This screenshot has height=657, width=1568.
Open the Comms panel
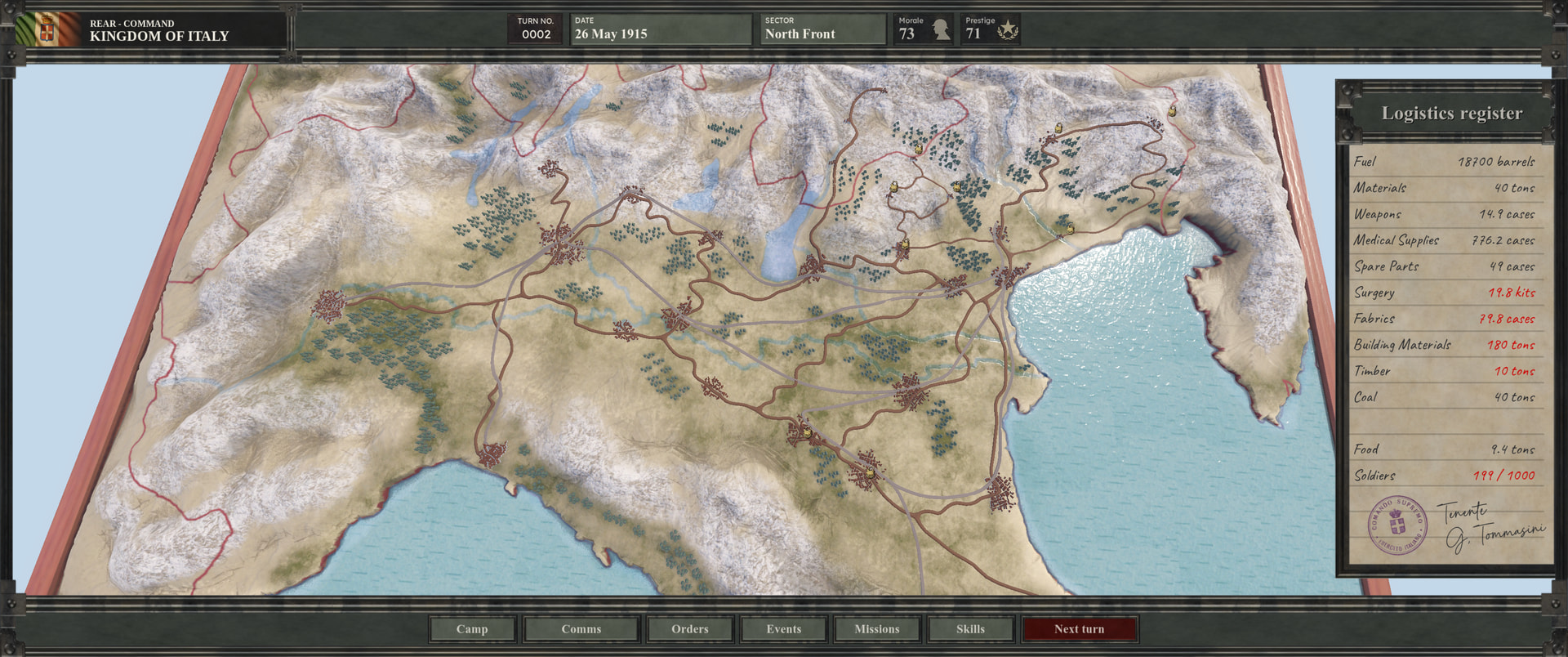[x=581, y=628]
